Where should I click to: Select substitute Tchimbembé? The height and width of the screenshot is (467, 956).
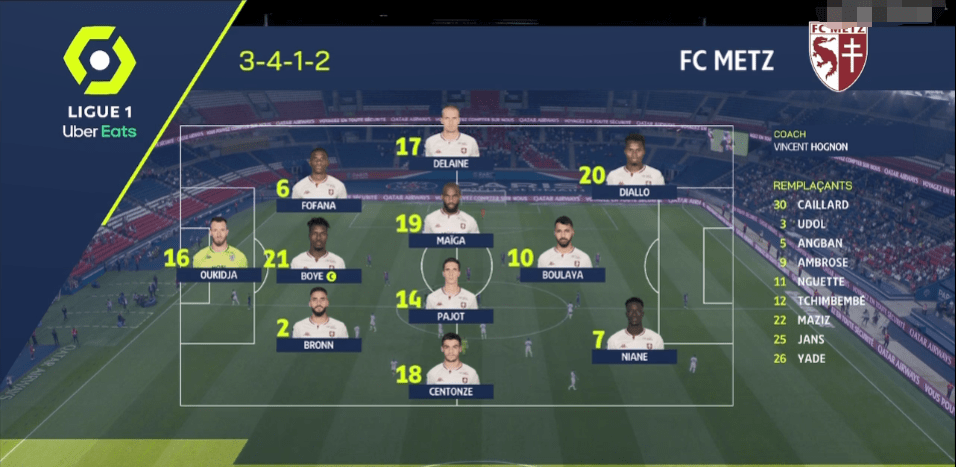830,300
